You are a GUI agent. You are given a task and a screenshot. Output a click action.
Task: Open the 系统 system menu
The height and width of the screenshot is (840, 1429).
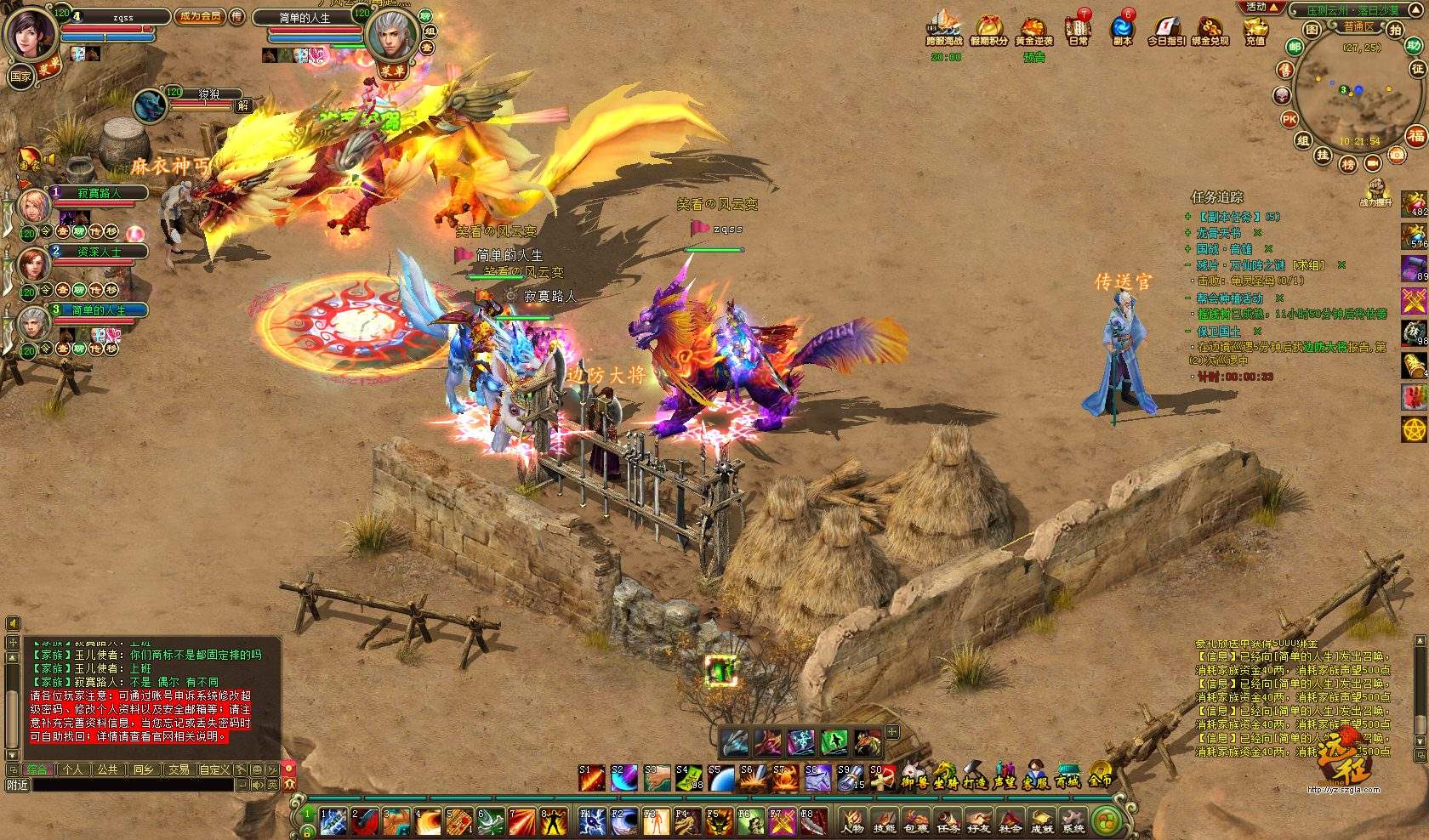tap(1073, 820)
